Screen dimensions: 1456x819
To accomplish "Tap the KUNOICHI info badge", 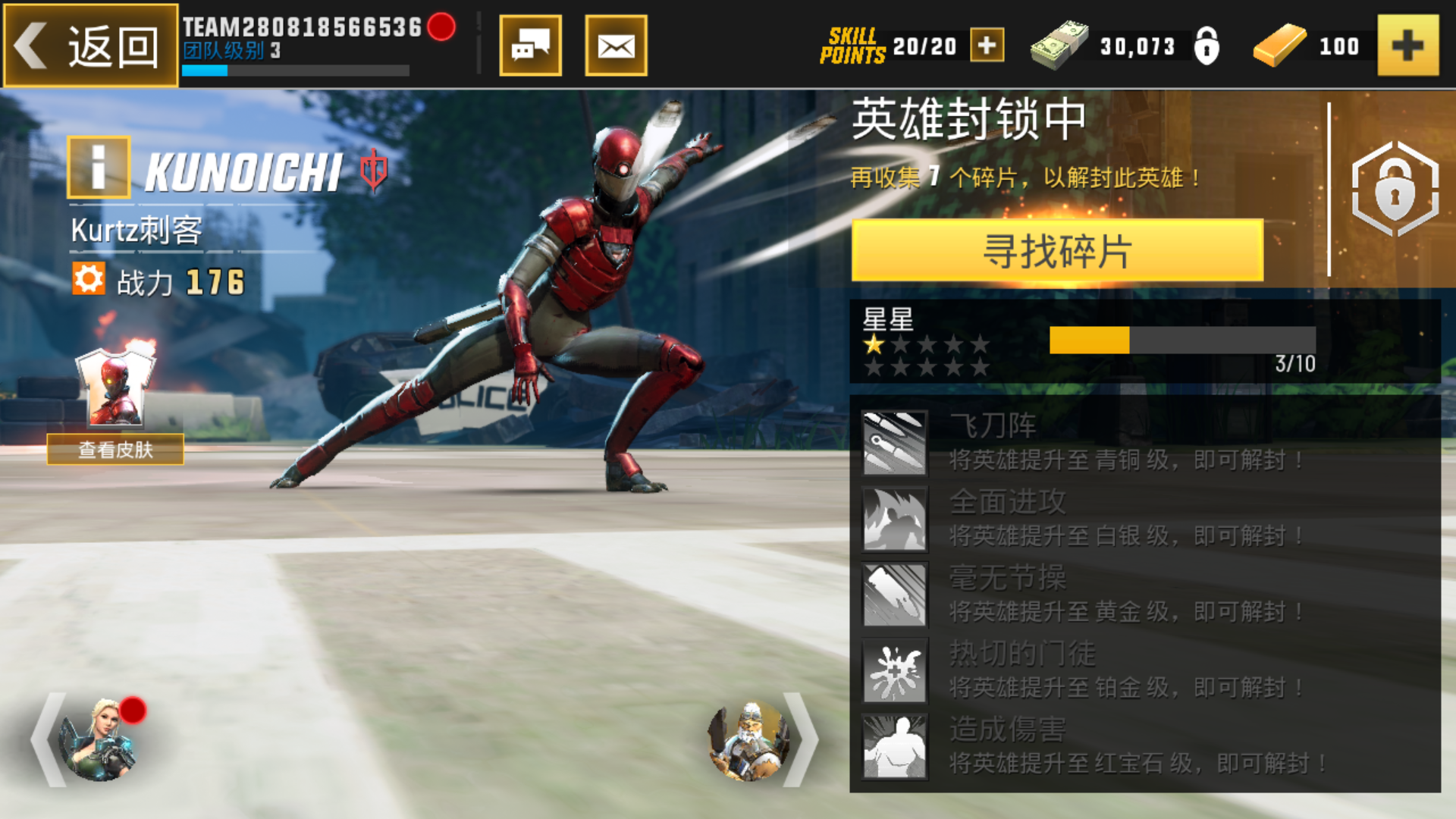I will click(99, 168).
